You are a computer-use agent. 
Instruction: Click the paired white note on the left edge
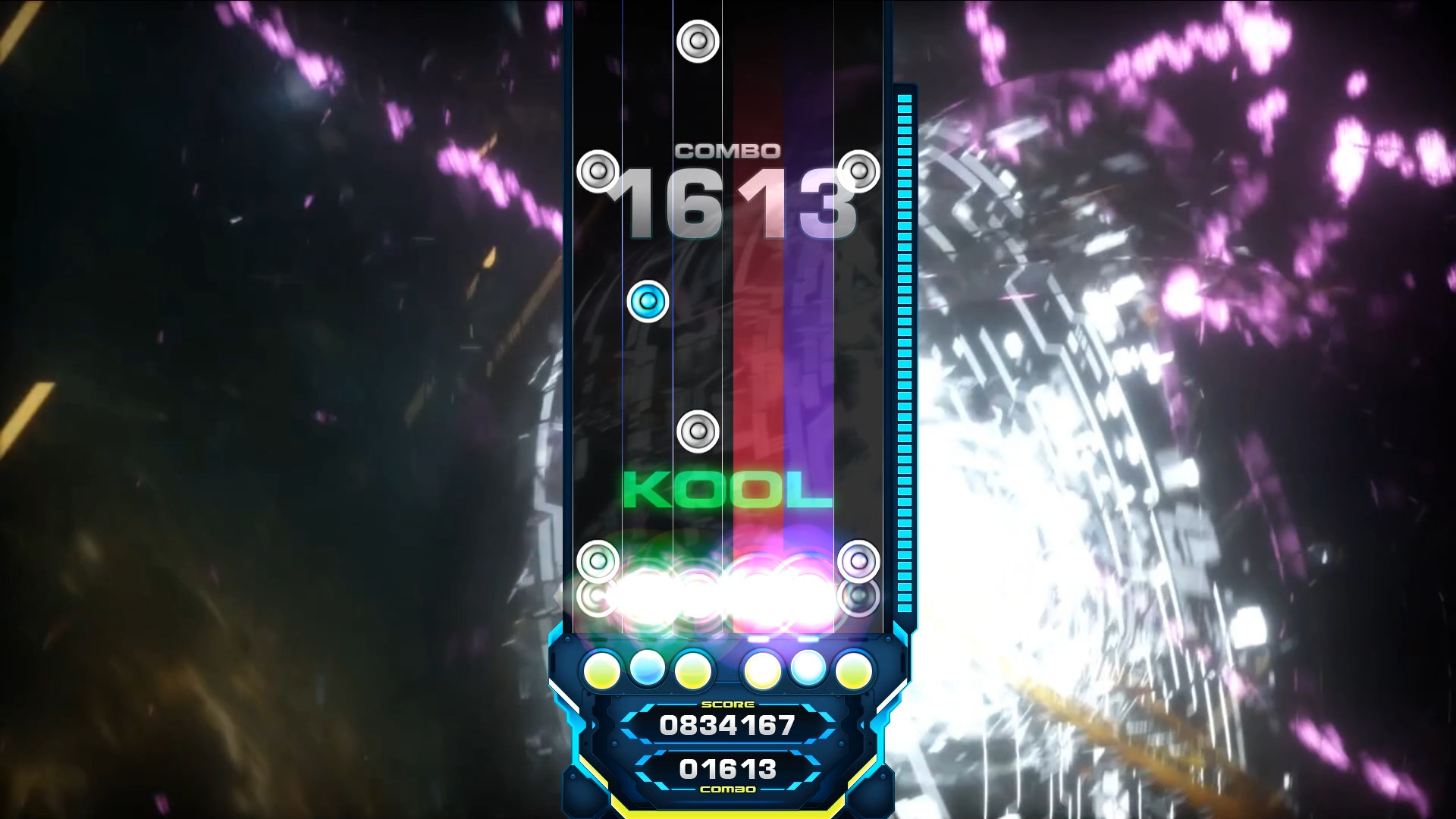598,173
